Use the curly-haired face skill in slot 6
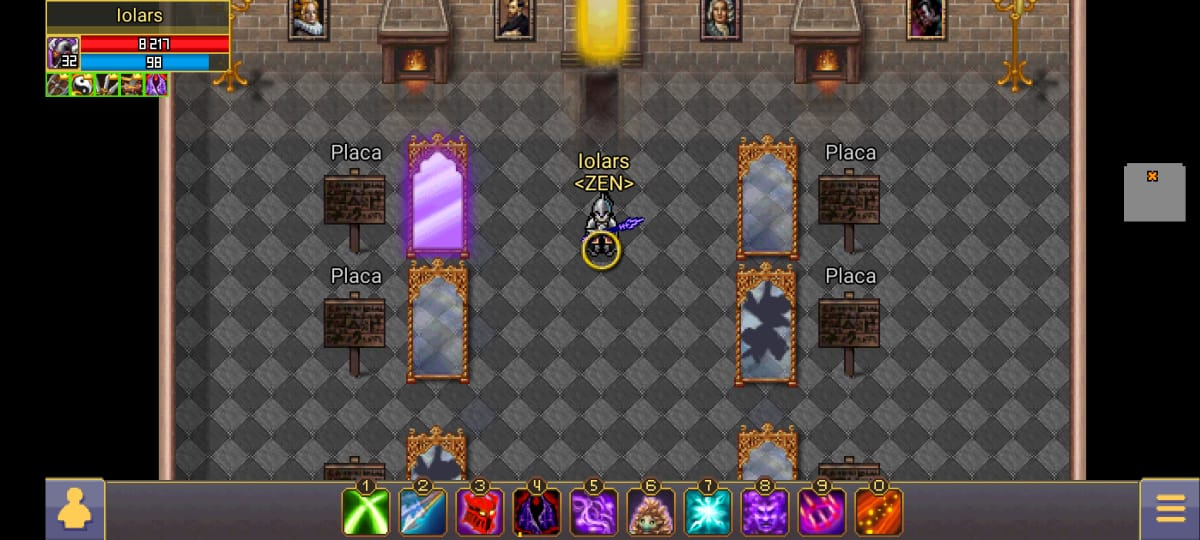The image size is (1200, 540). pyautogui.click(x=651, y=512)
